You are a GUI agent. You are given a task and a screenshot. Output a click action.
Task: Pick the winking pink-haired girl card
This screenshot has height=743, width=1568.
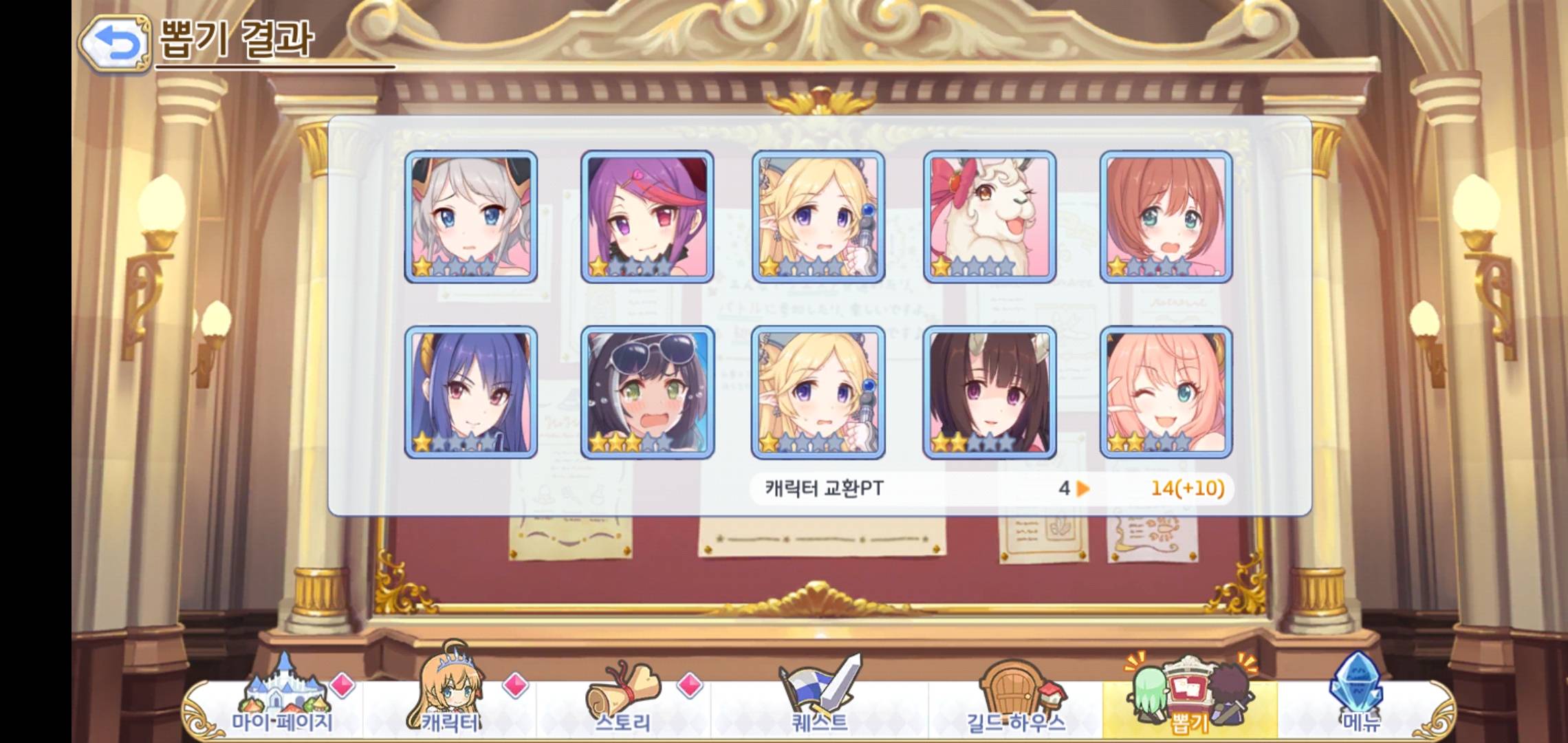click(1166, 392)
